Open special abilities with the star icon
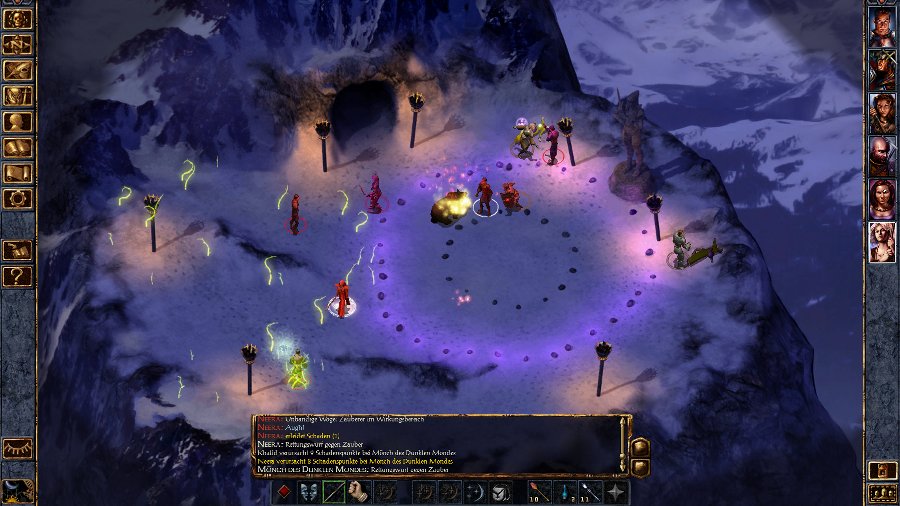 click(x=616, y=492)
